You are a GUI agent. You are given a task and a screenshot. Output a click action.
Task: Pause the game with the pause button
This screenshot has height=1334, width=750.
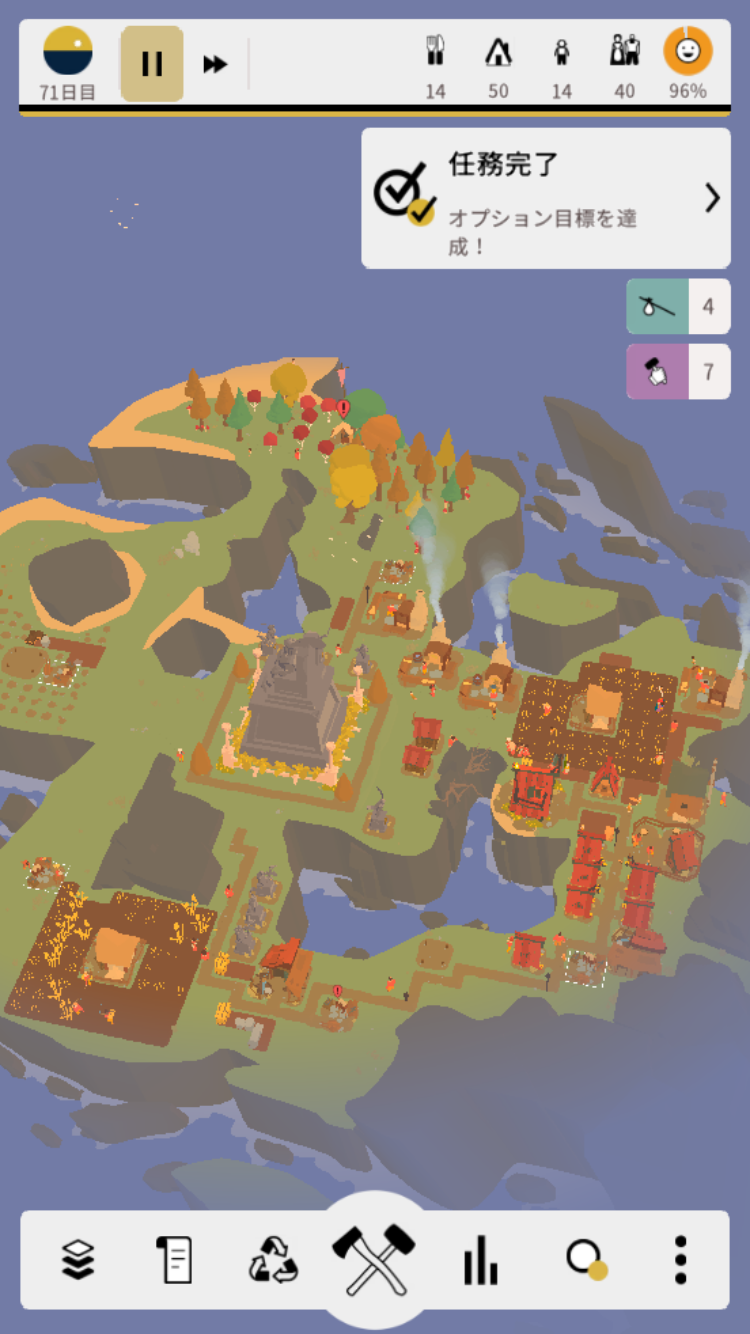(152, 64)
